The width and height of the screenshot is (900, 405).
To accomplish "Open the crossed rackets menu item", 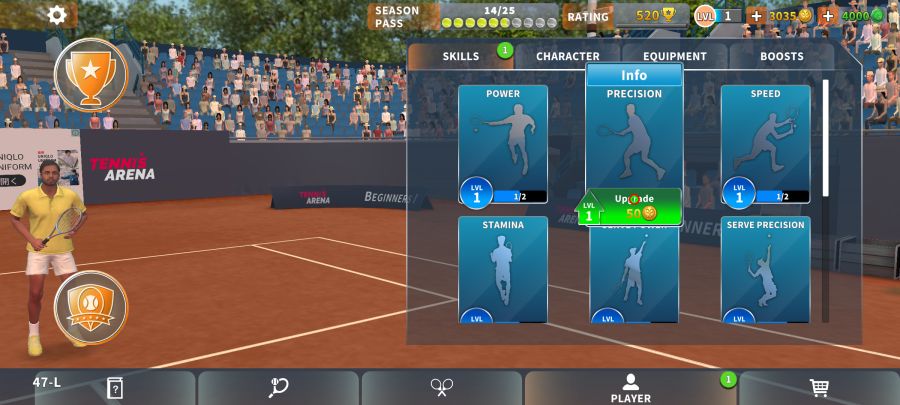I will pos(442,387).
